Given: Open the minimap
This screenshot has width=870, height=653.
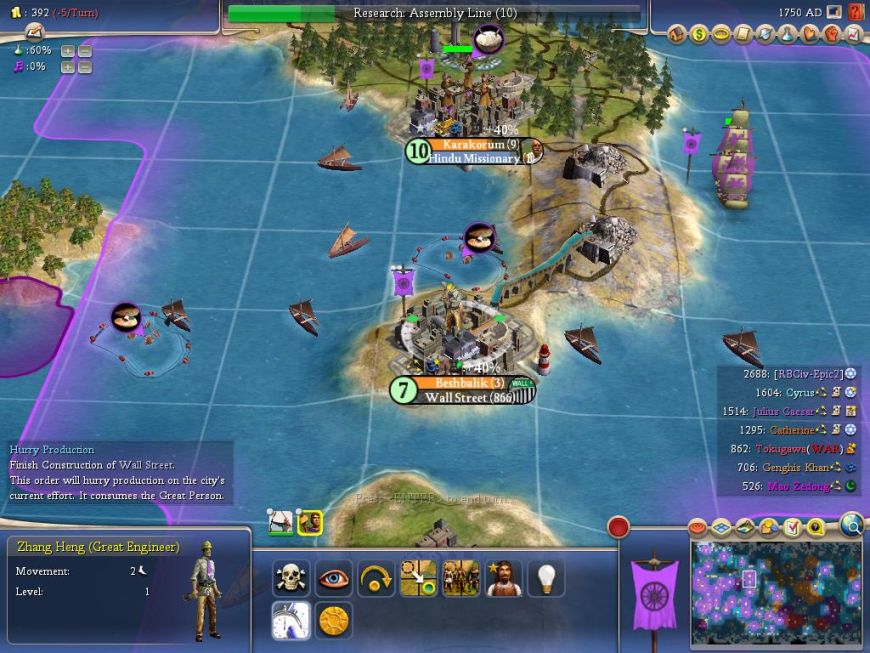Looking at the screenshot, I should (776, 592).
